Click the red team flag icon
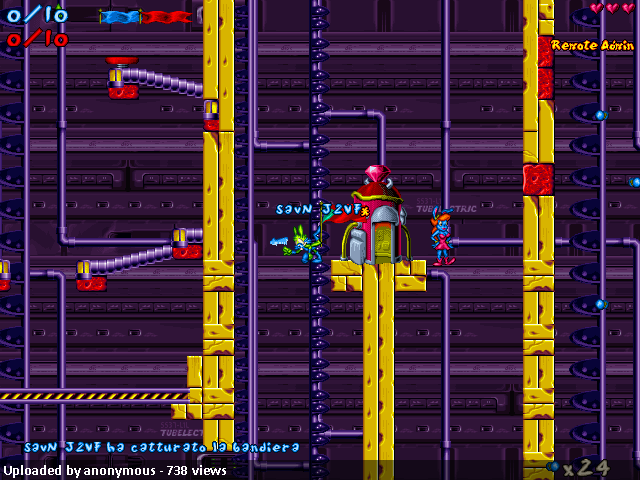This screenshot has height=480, width=640. pos(167,17)
